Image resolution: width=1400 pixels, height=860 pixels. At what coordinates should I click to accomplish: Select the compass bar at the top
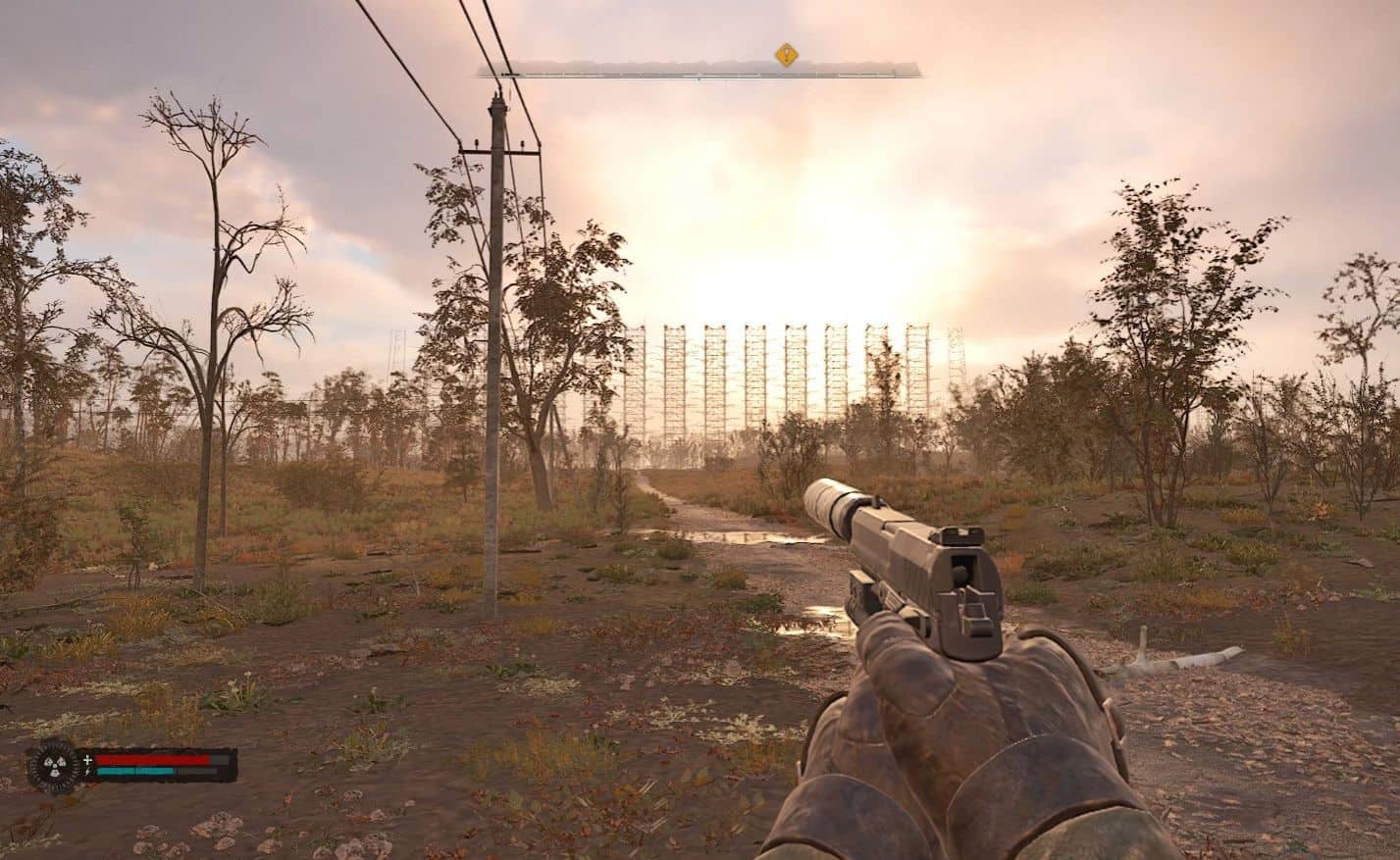point(699,71)
